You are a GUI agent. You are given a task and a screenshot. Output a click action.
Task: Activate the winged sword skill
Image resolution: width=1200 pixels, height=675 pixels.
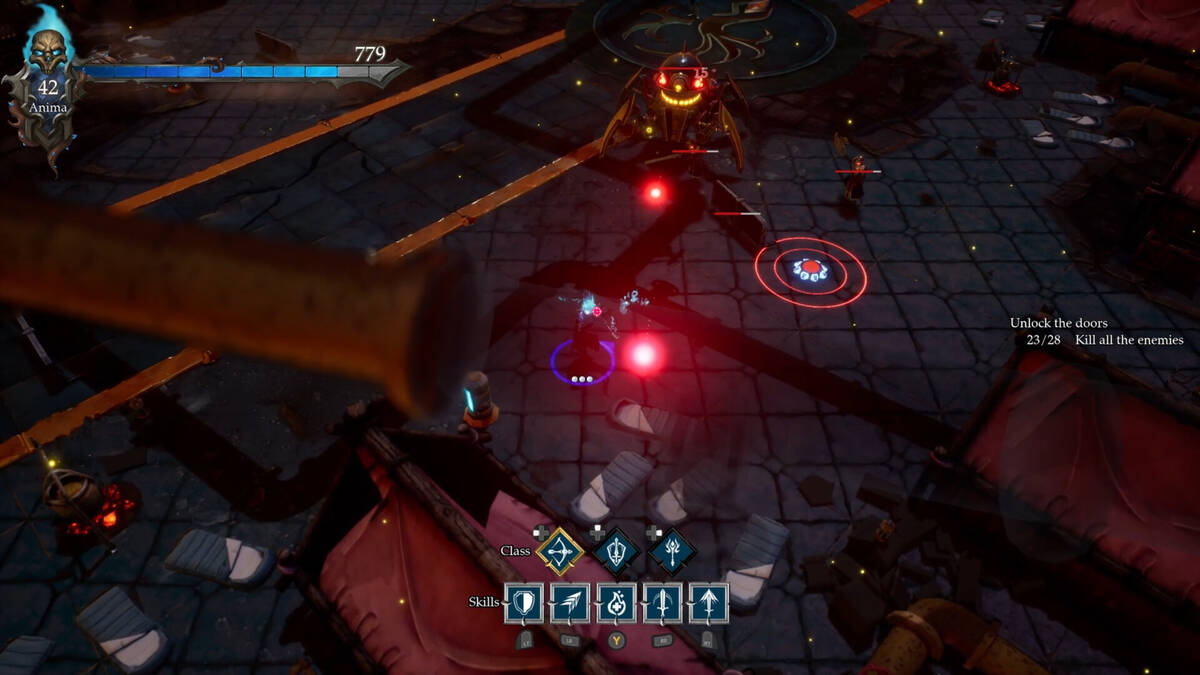(662, 603)
